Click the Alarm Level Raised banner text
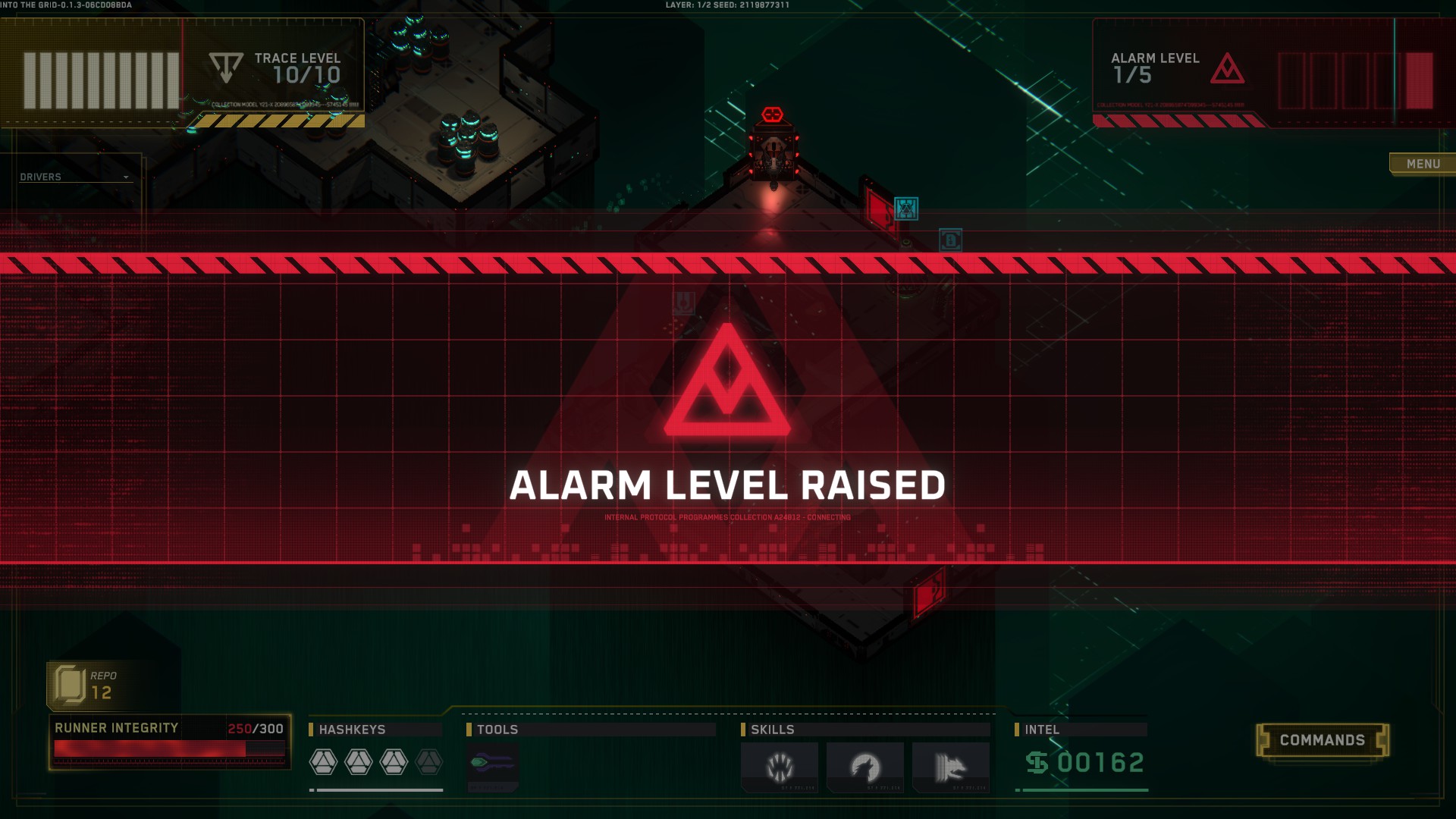This screenshot has height=819, width=1456. point(727,482)
